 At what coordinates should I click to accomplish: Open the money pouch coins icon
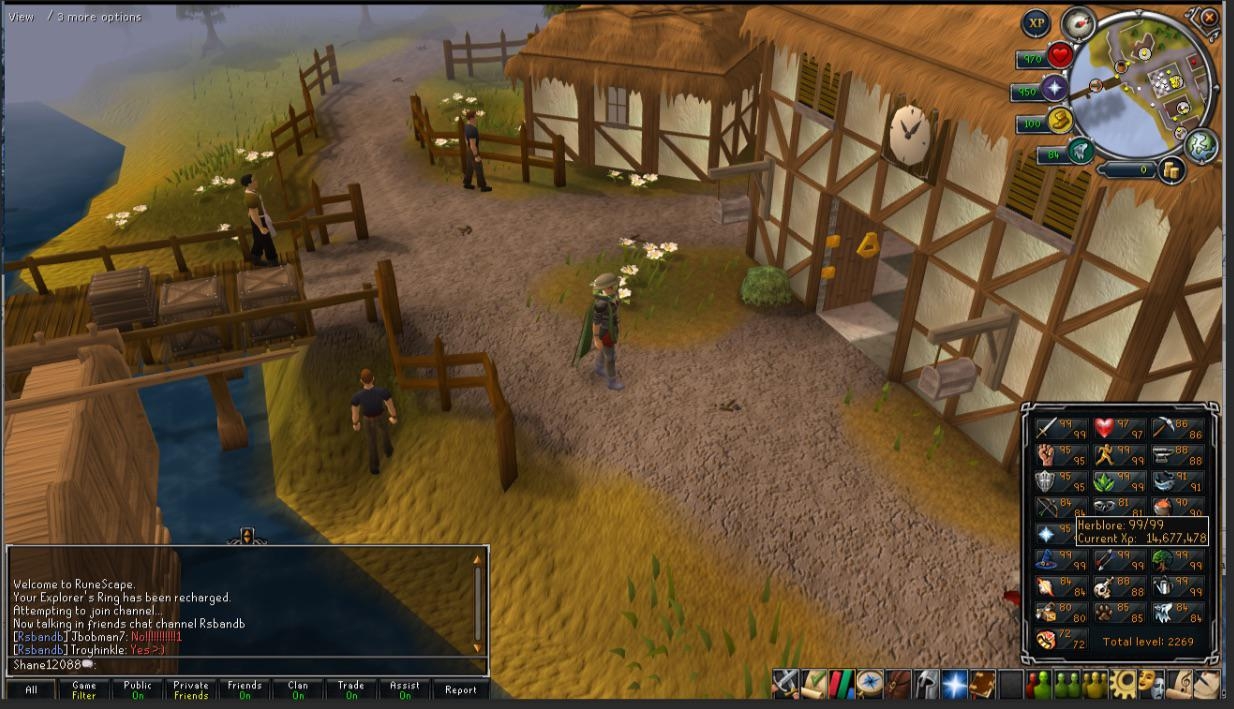point(1171,171)
